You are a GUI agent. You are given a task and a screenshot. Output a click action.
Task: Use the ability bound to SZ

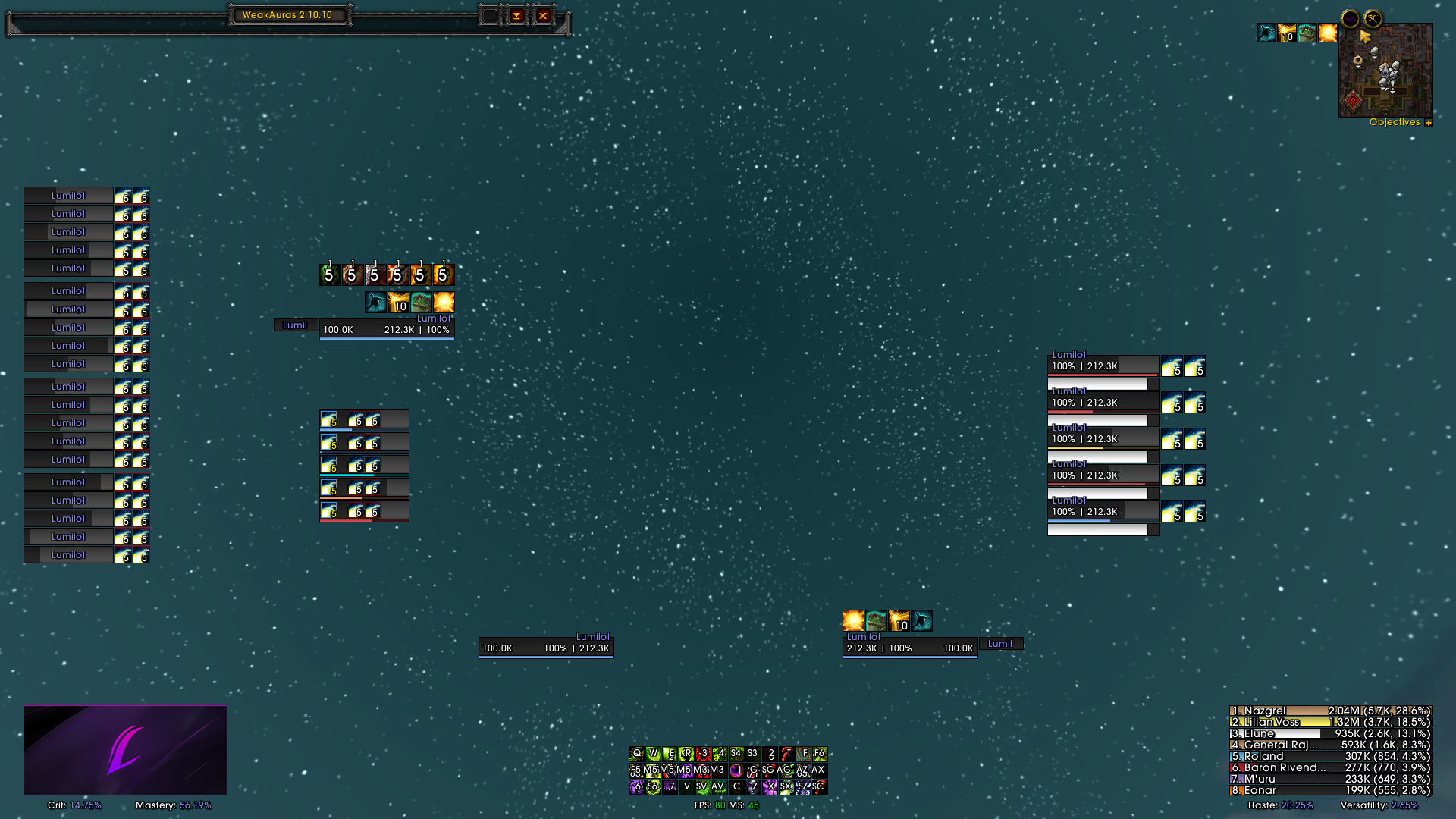(802, 787)
